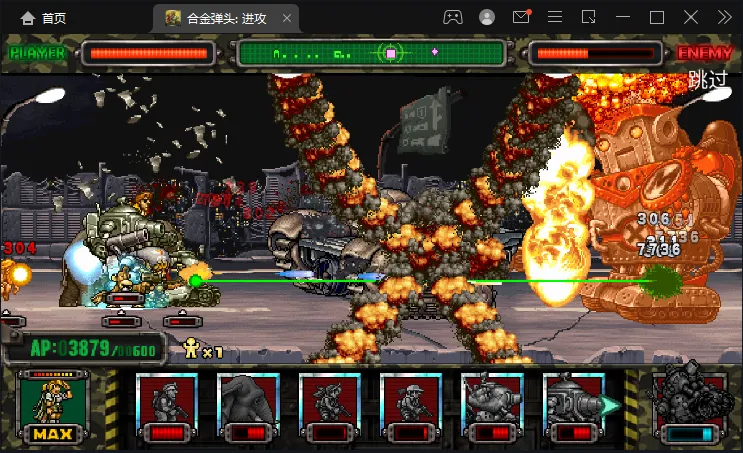Open the hamburger menu in title bar

click(555, 17)
